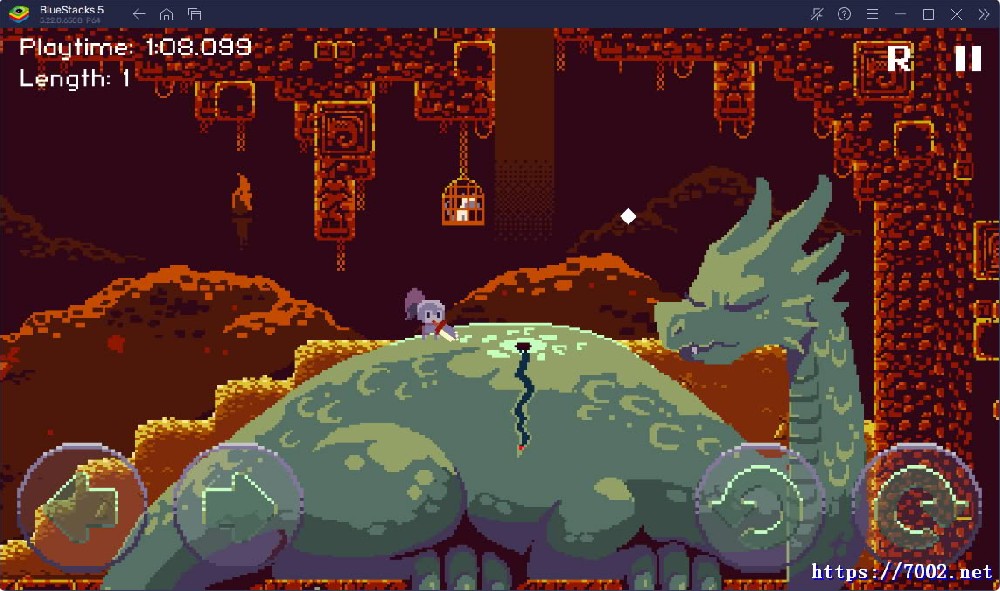Pause the game

967,59
